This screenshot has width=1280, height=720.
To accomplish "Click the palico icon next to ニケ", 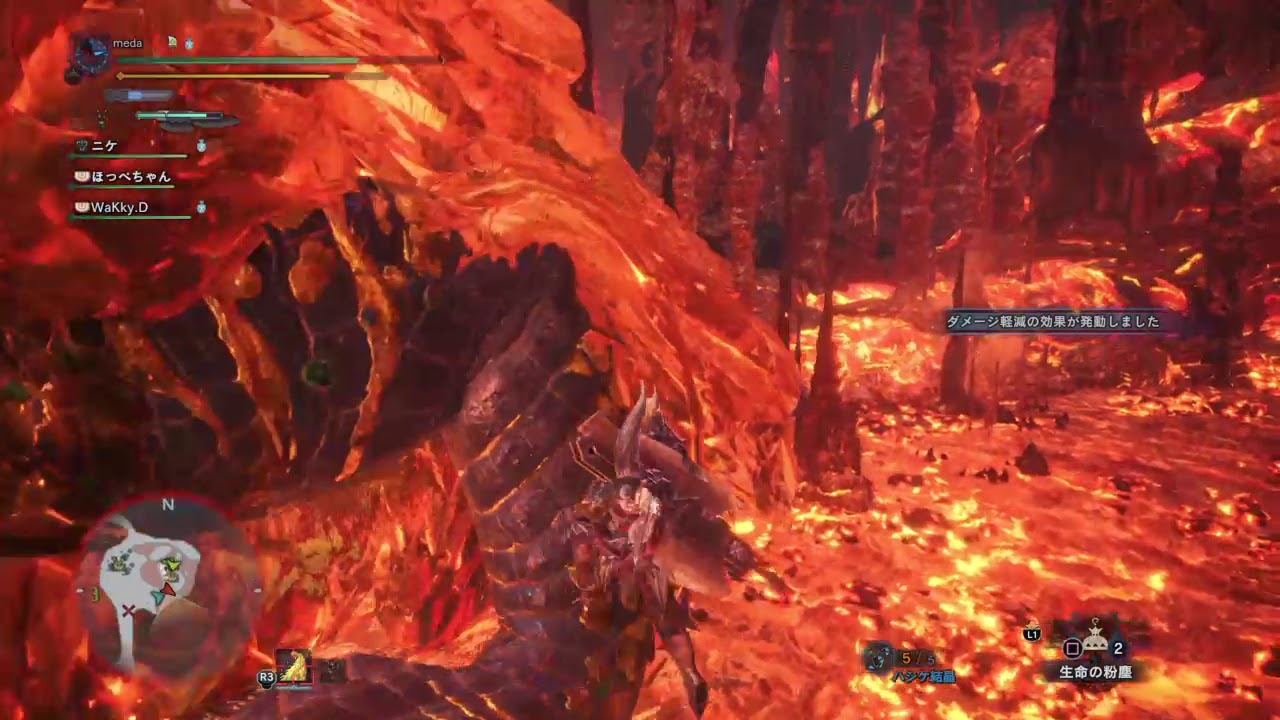I will pos(81,146).
